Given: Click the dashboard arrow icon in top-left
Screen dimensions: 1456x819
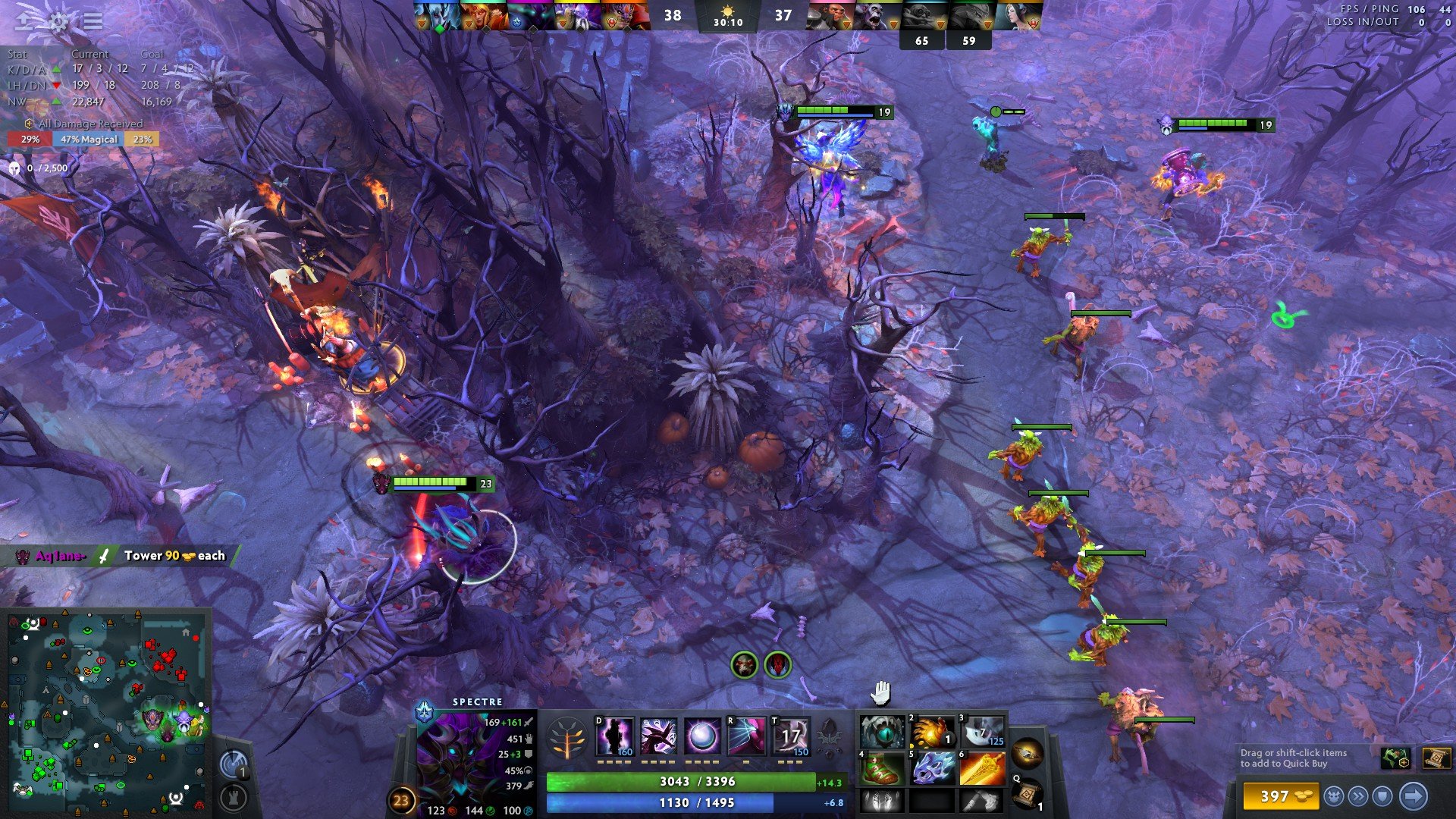Looking at the screenshot, I should [x=24, y=21].
